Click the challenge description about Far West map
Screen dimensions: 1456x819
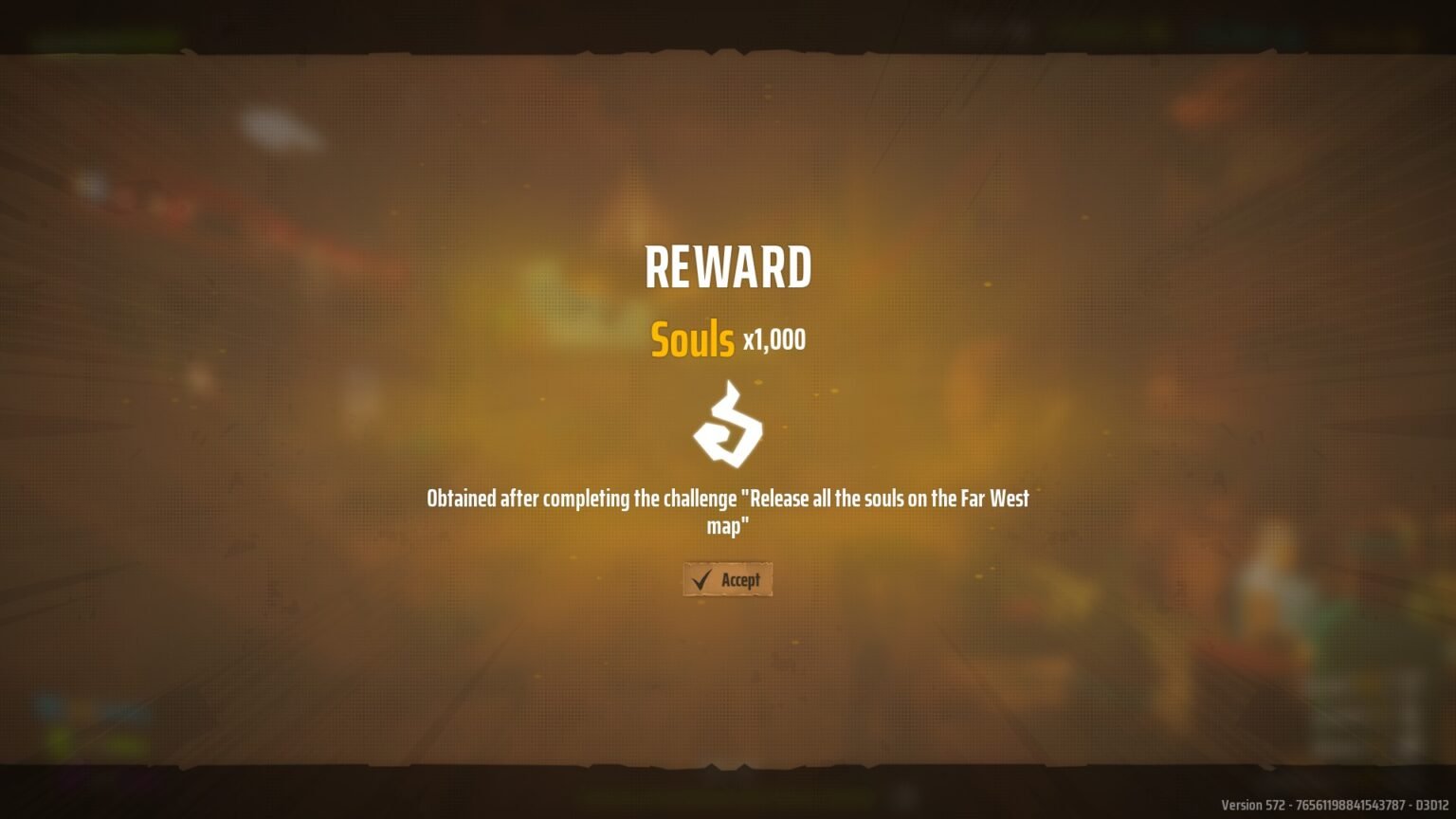click(x=728, y=510)
